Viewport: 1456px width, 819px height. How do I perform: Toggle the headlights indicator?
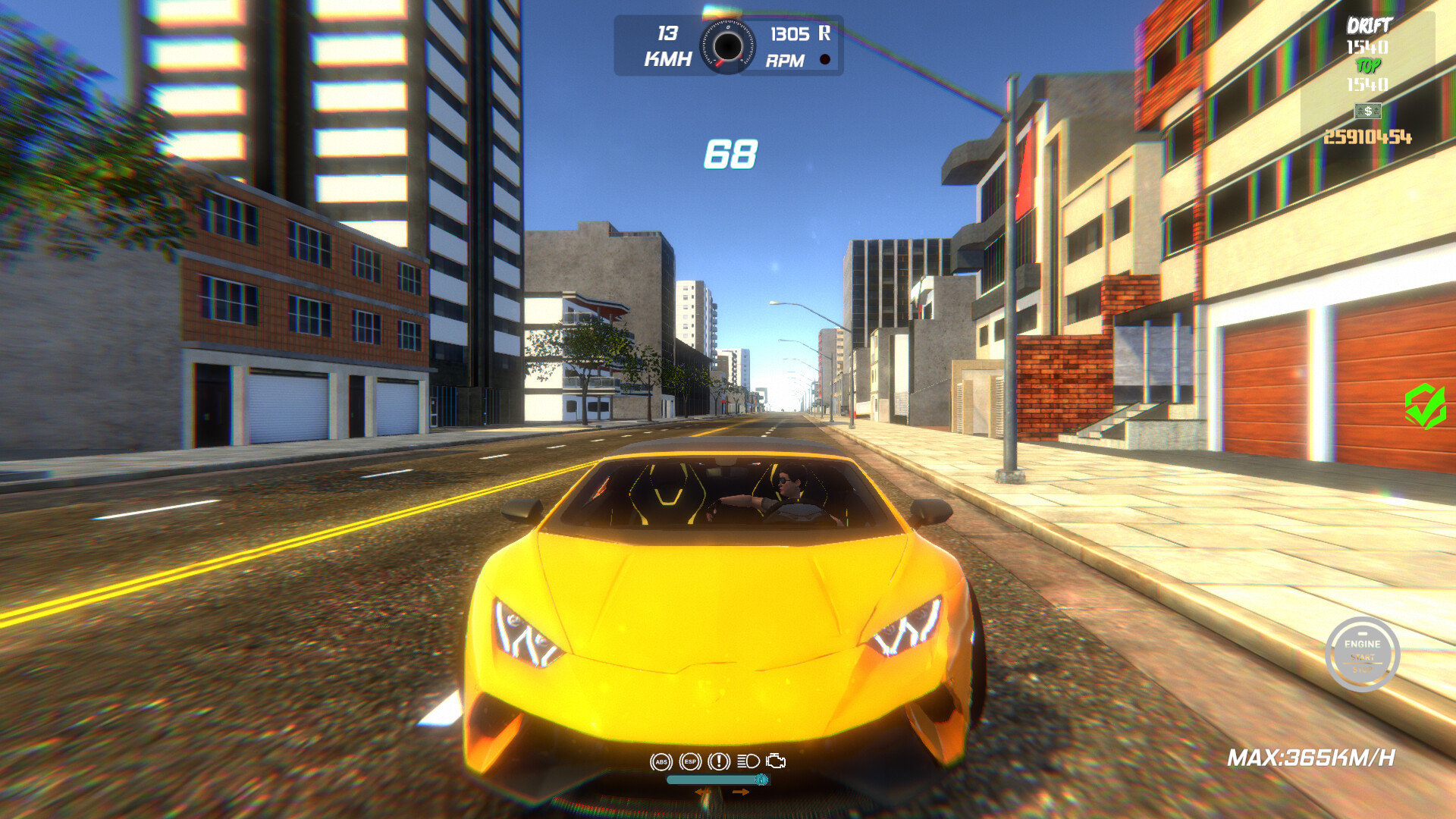pos(748,761)
